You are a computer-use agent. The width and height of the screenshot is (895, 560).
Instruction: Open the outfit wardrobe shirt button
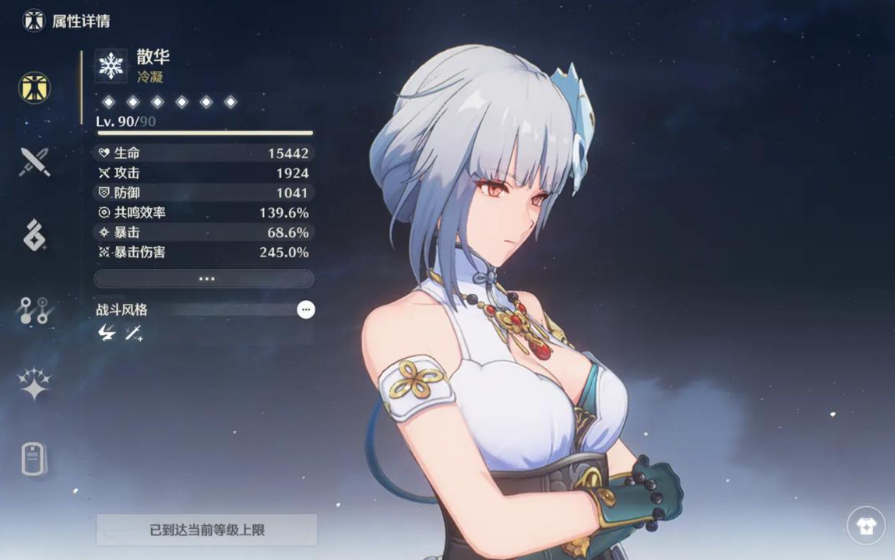click(x=865, y=525)
